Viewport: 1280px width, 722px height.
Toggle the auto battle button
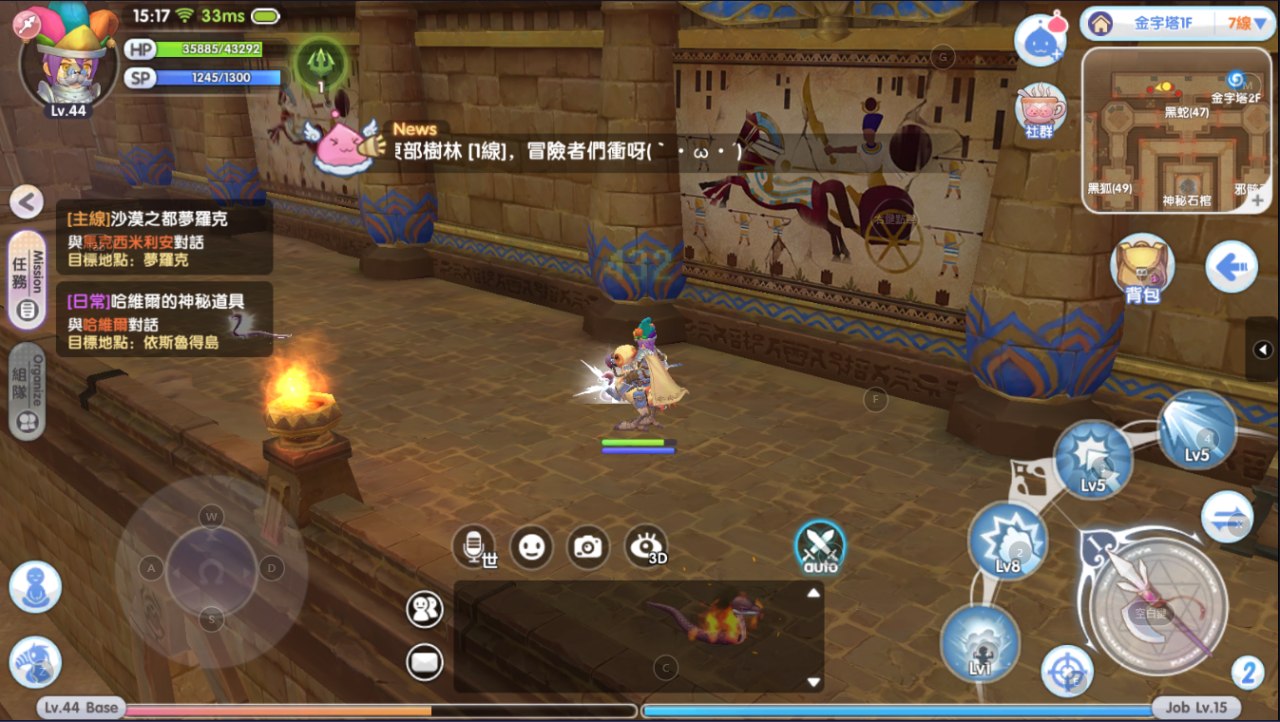[x=820, y=547]
